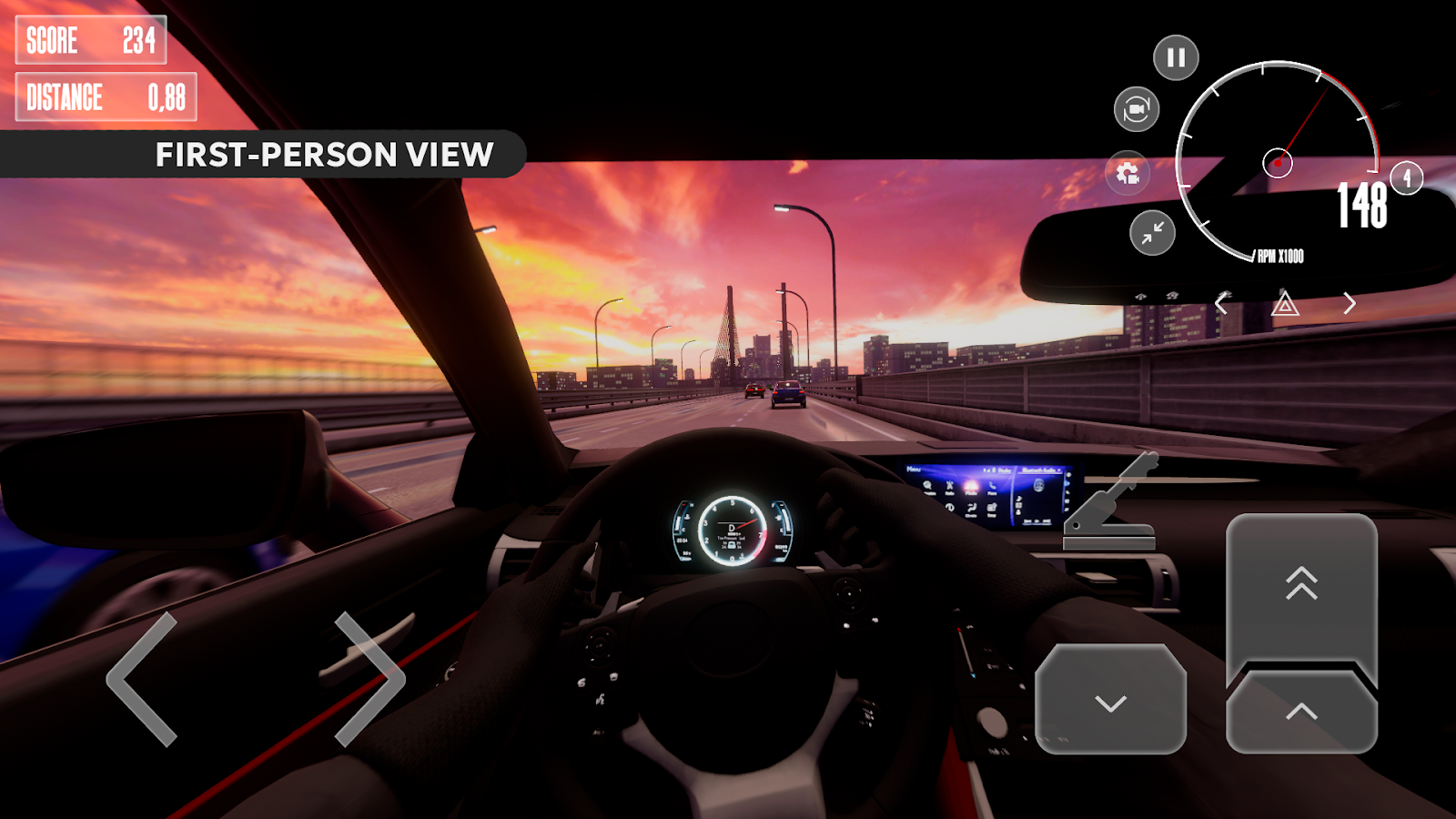Toggle the hazard lights triangle
1456x819 pixels.
[x=1285, y=303]
